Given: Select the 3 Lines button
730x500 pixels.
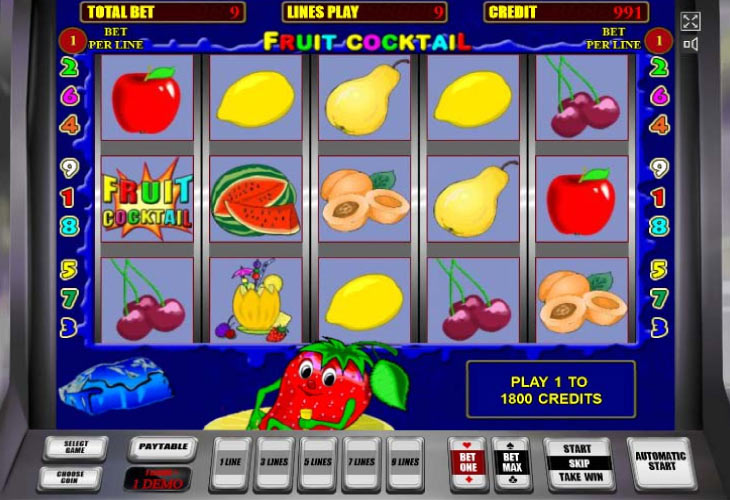Looking at the screenshot, I should [x=274, y=462].
